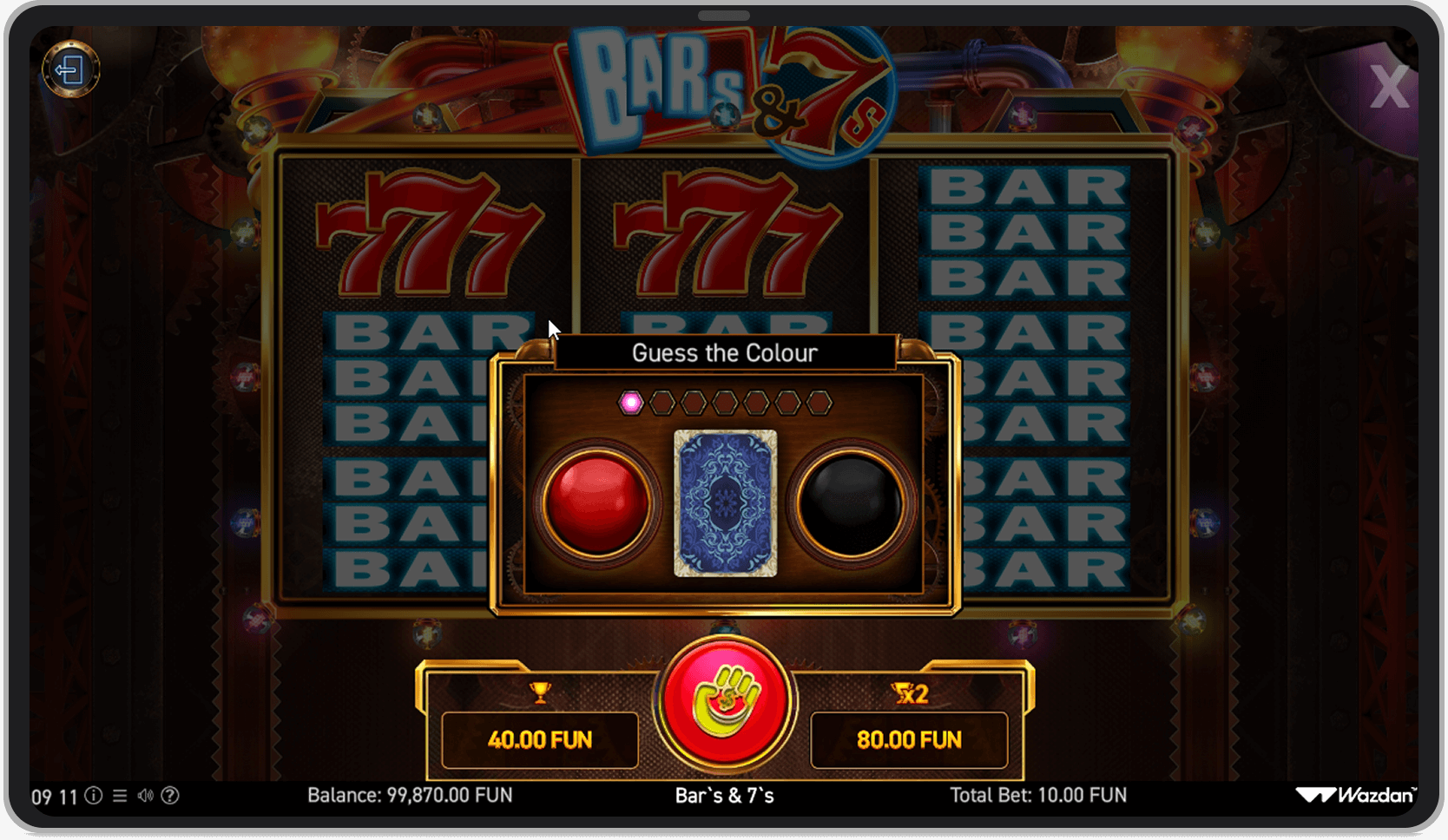
Task: Click the lit pink hexagon progress marker
Action: pyautogui.click(x=631, y=401)
